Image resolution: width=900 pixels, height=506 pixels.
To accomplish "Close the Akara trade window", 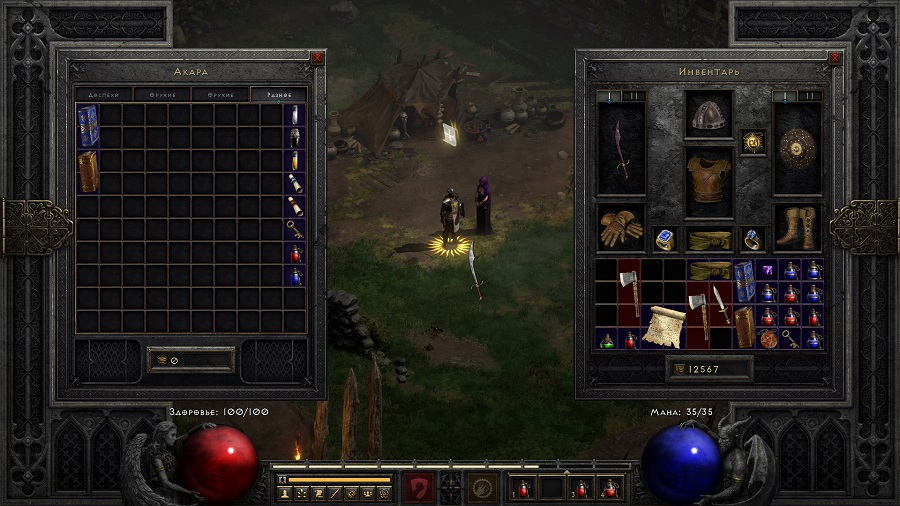I will pos(317,58).
